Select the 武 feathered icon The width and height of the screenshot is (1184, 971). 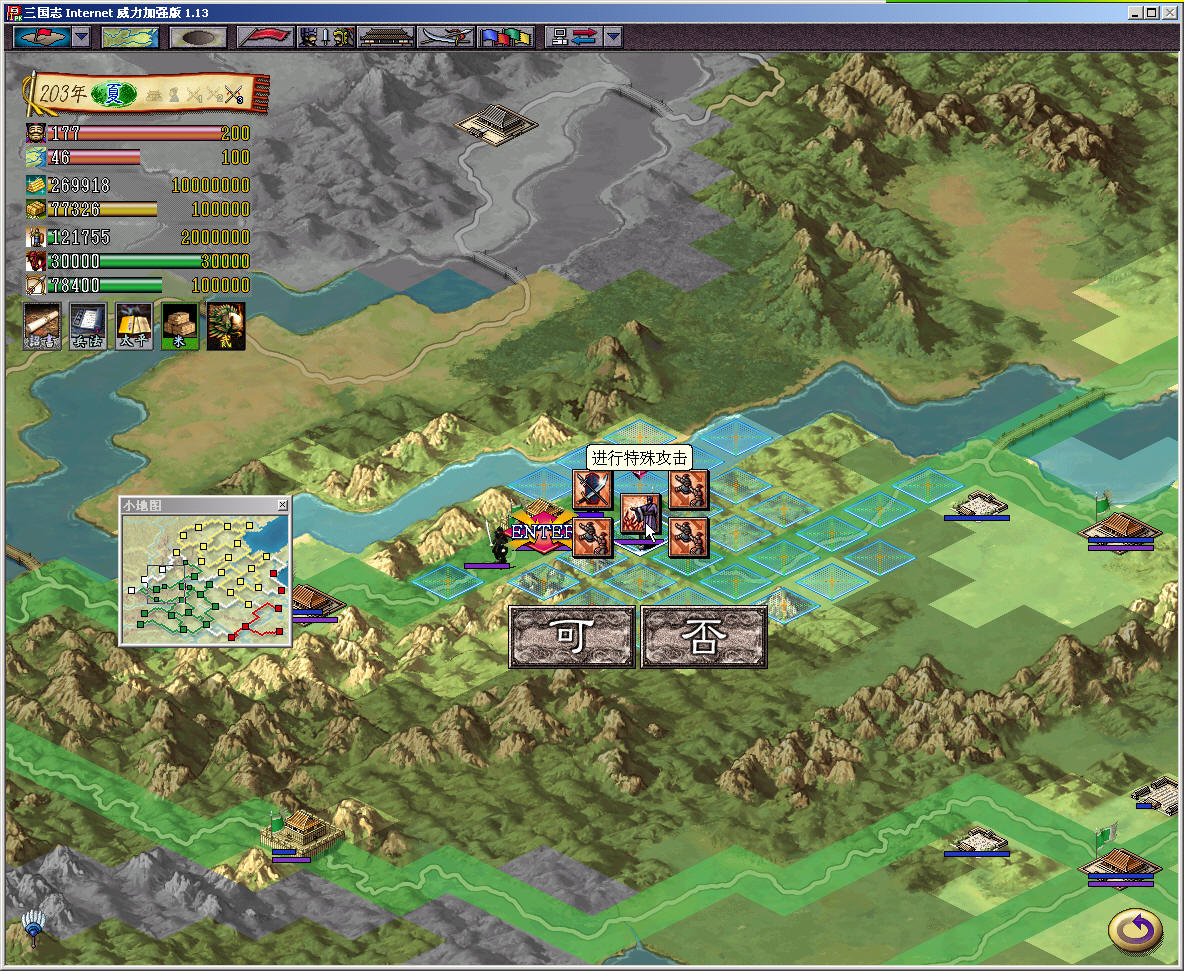click(x=226, y=326)
